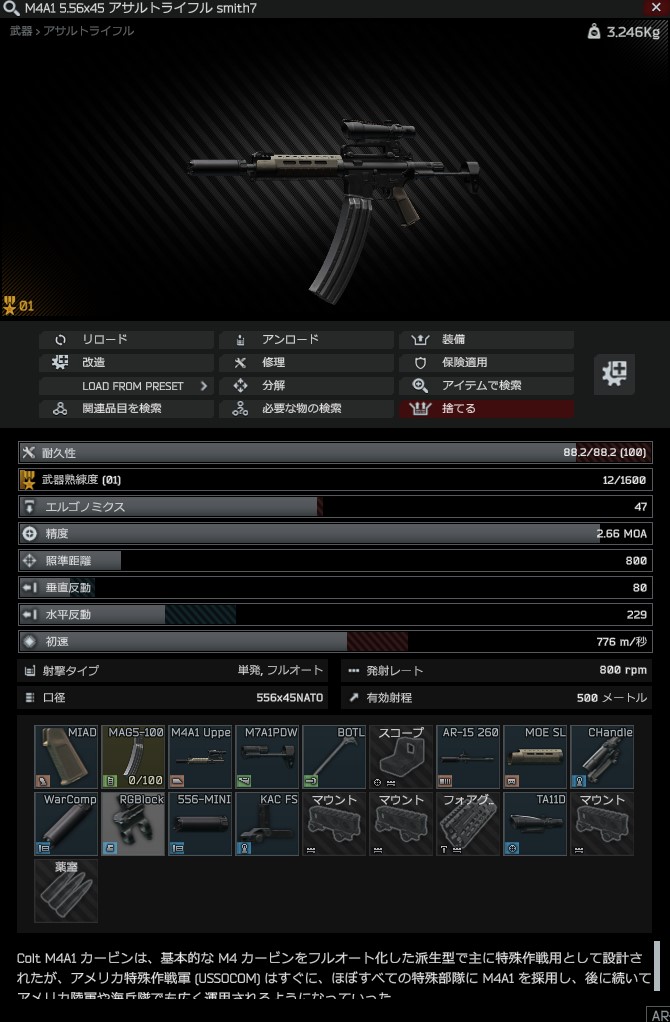This screenshot has height=1022, width=670.
Task: Select the MAG5-100 magazine slot
Action: point(133,757)
